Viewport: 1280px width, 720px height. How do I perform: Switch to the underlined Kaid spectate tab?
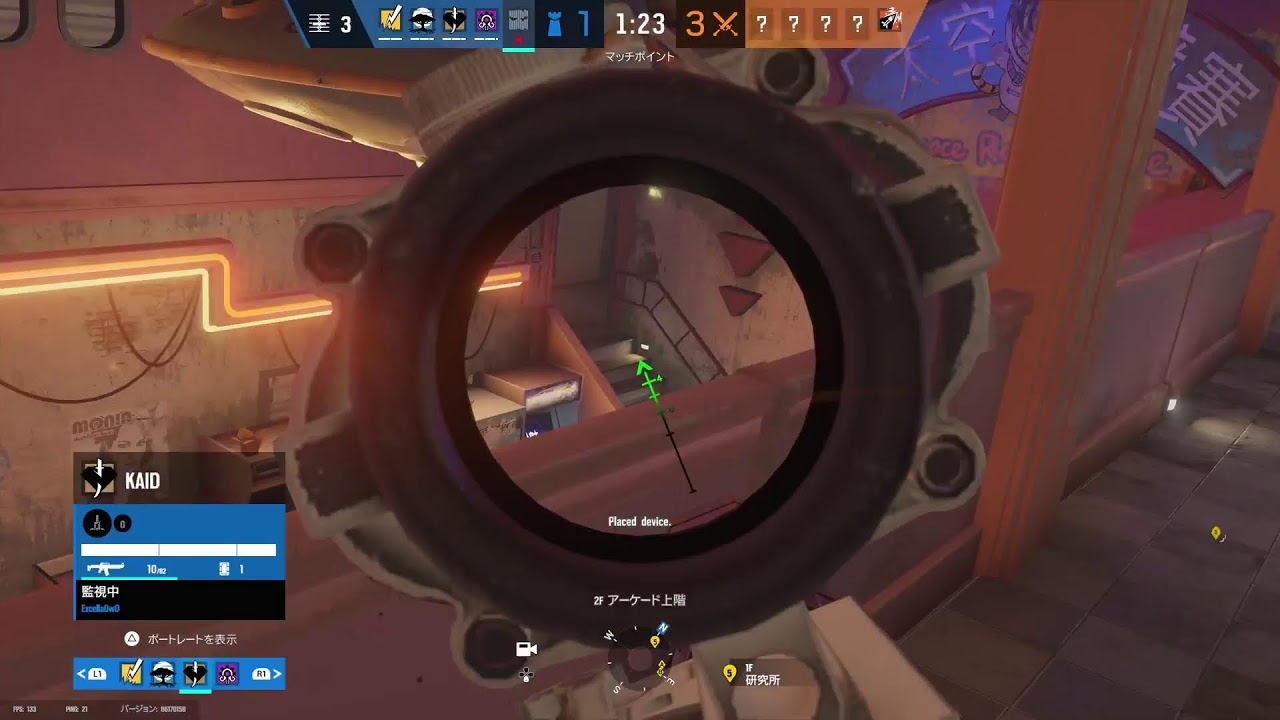[194, 672]
